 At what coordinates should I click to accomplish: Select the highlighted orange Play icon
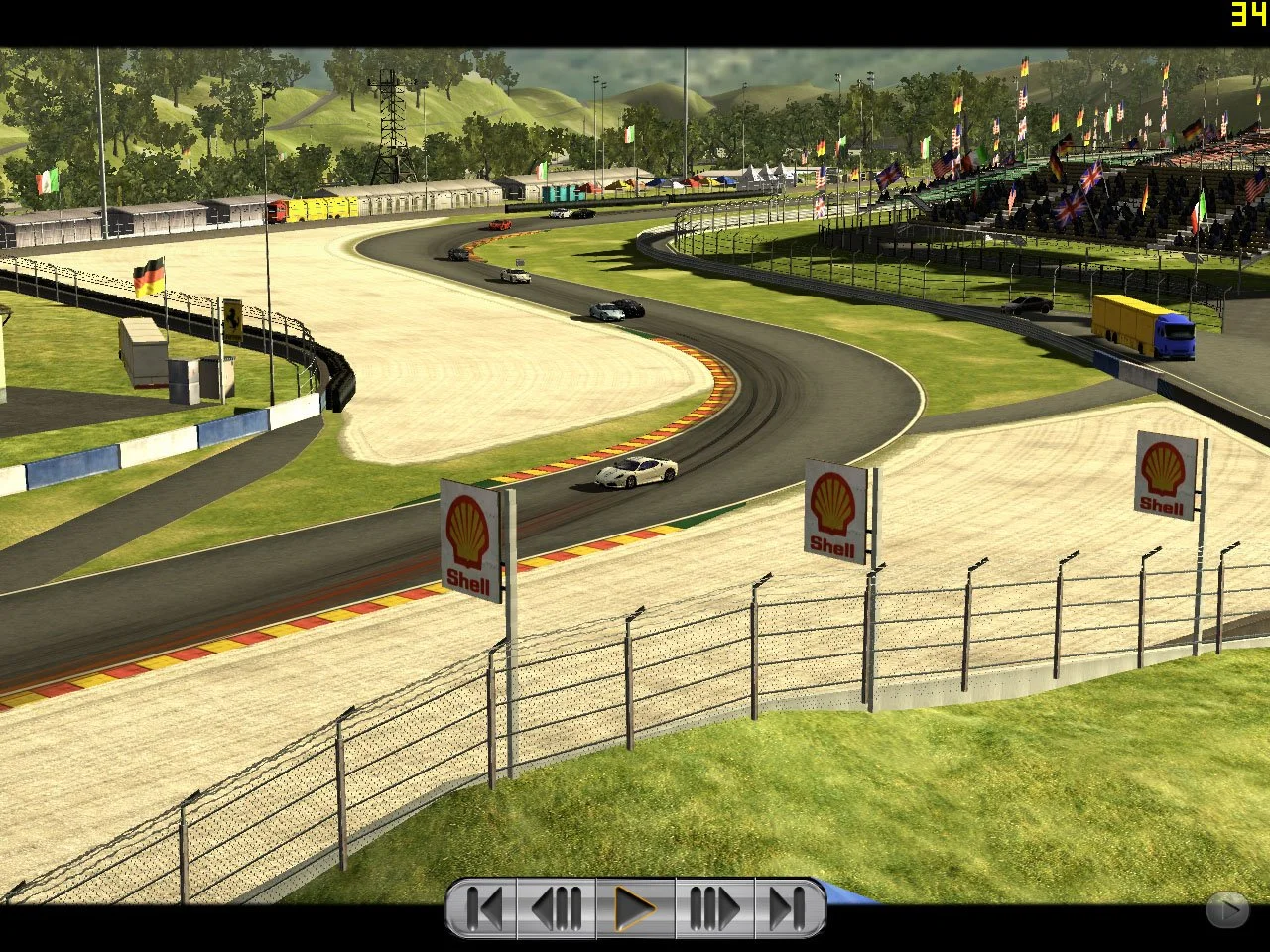636,905
